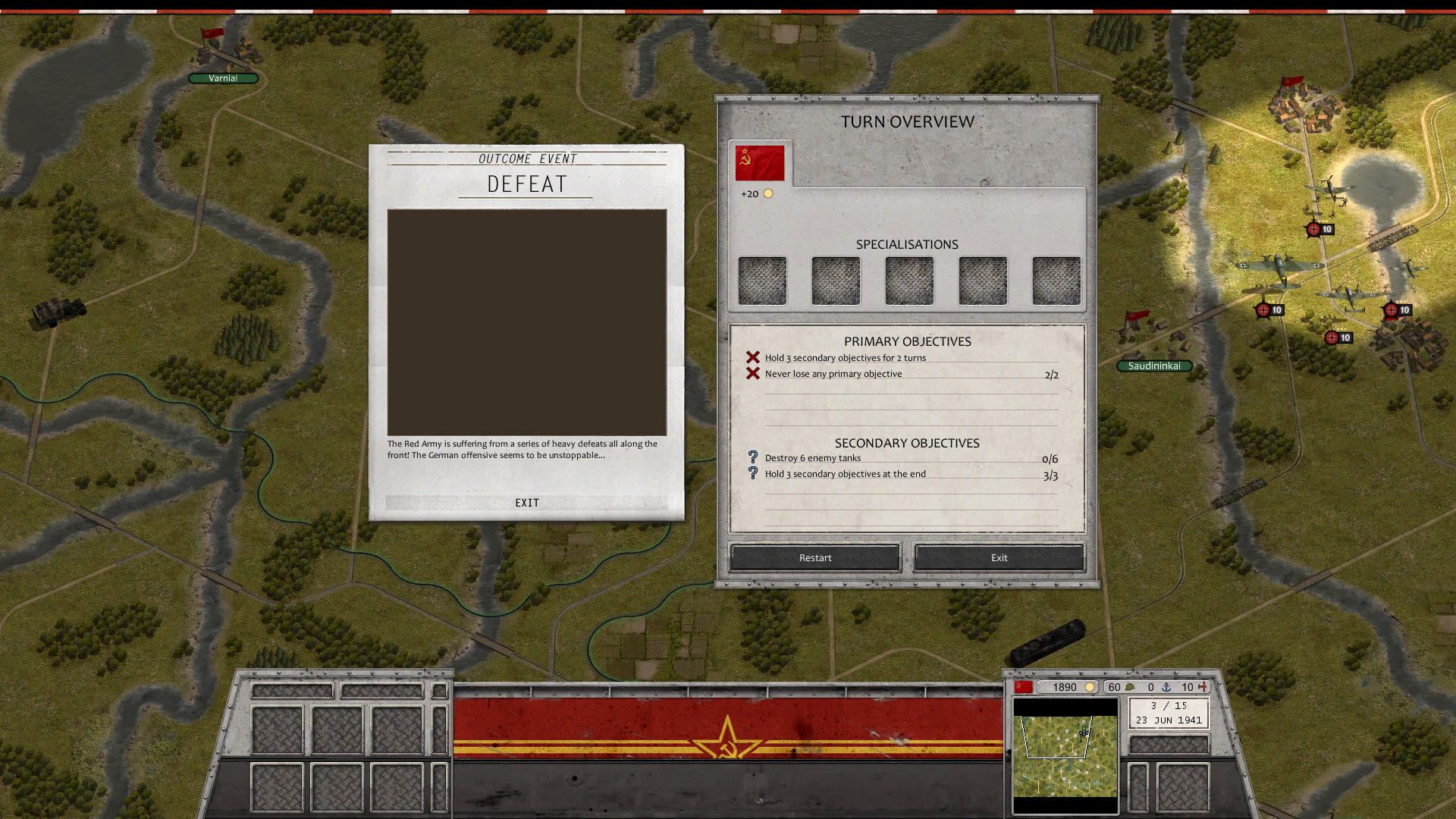The height and width of the screenshot is (819, 1456).
Task: Click the turn counter showing 3 / 15
Action: 1168,705
